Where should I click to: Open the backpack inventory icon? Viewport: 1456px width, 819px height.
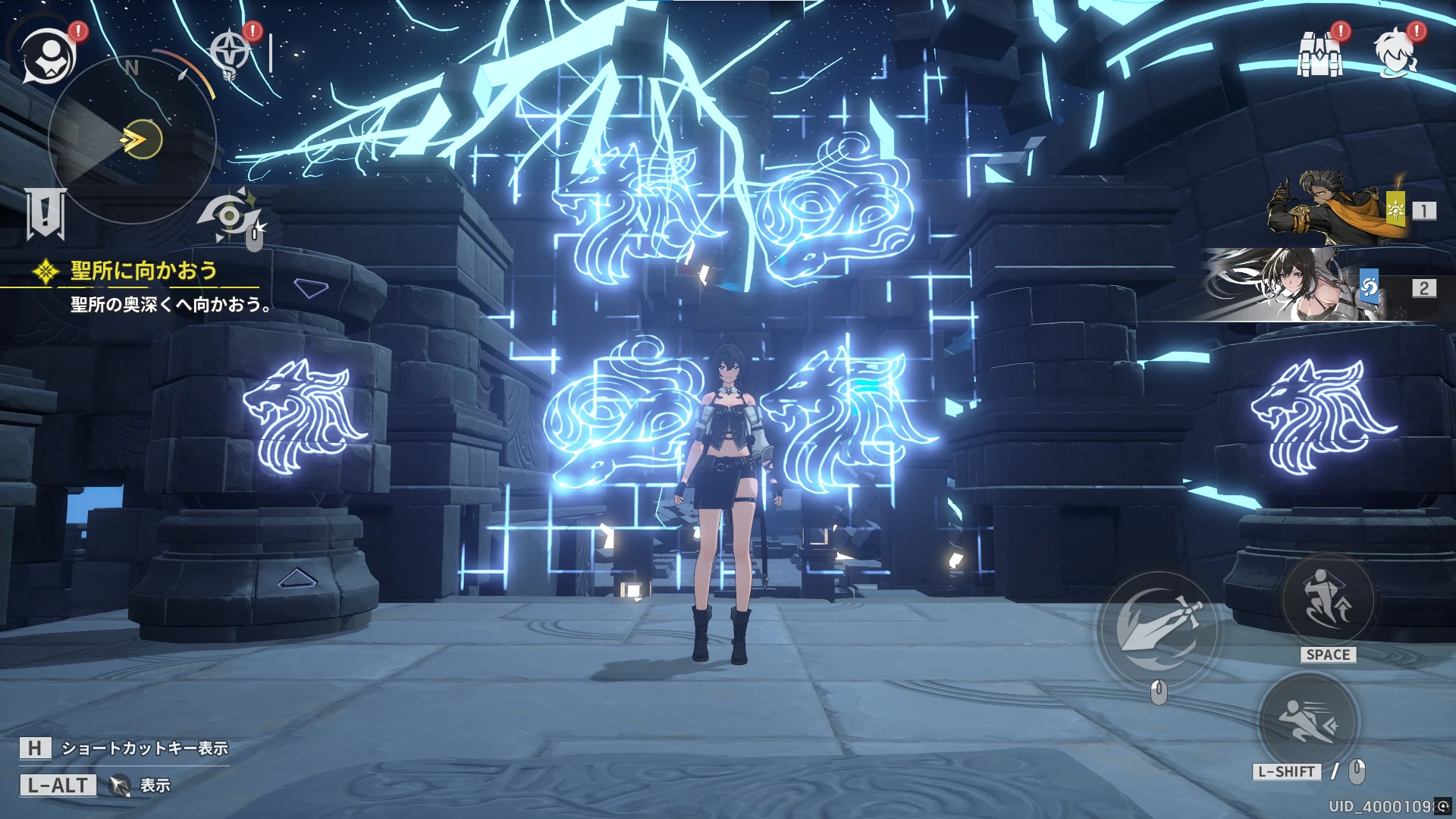[x=1320, y=54]
